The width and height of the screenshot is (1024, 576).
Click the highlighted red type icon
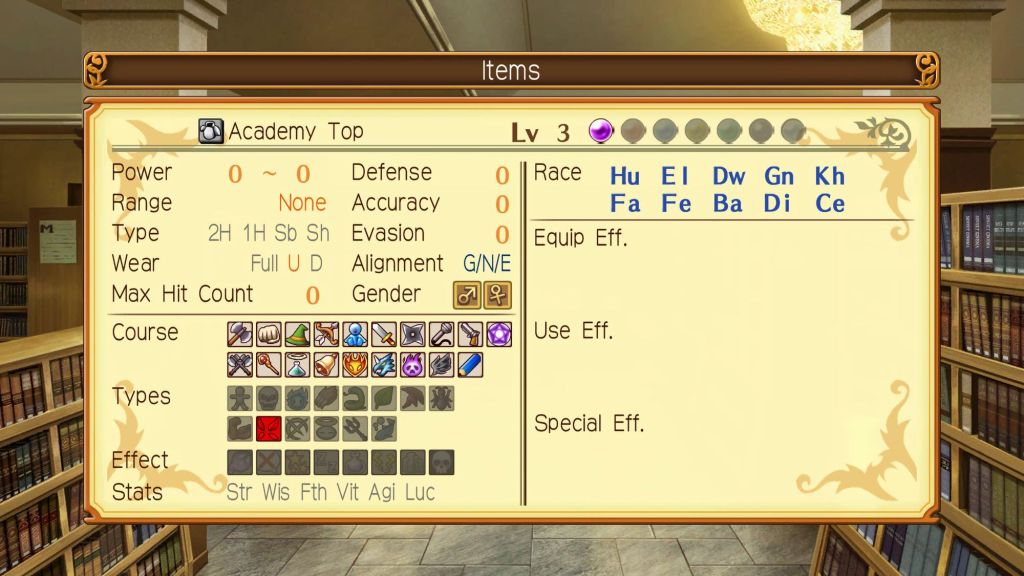click(x=269, y=428)
